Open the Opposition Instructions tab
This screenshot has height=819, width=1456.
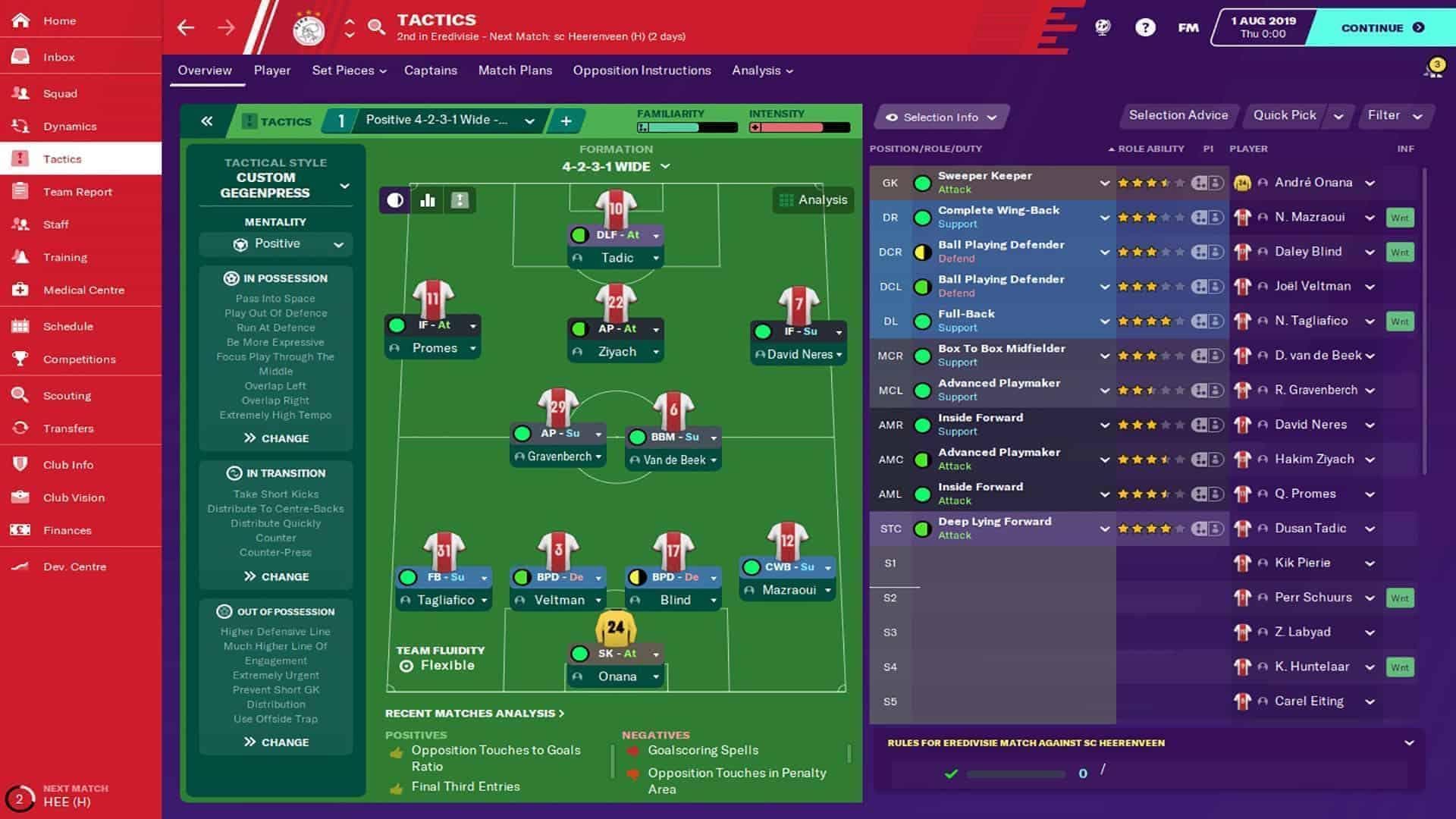click(x=641, y=70)
